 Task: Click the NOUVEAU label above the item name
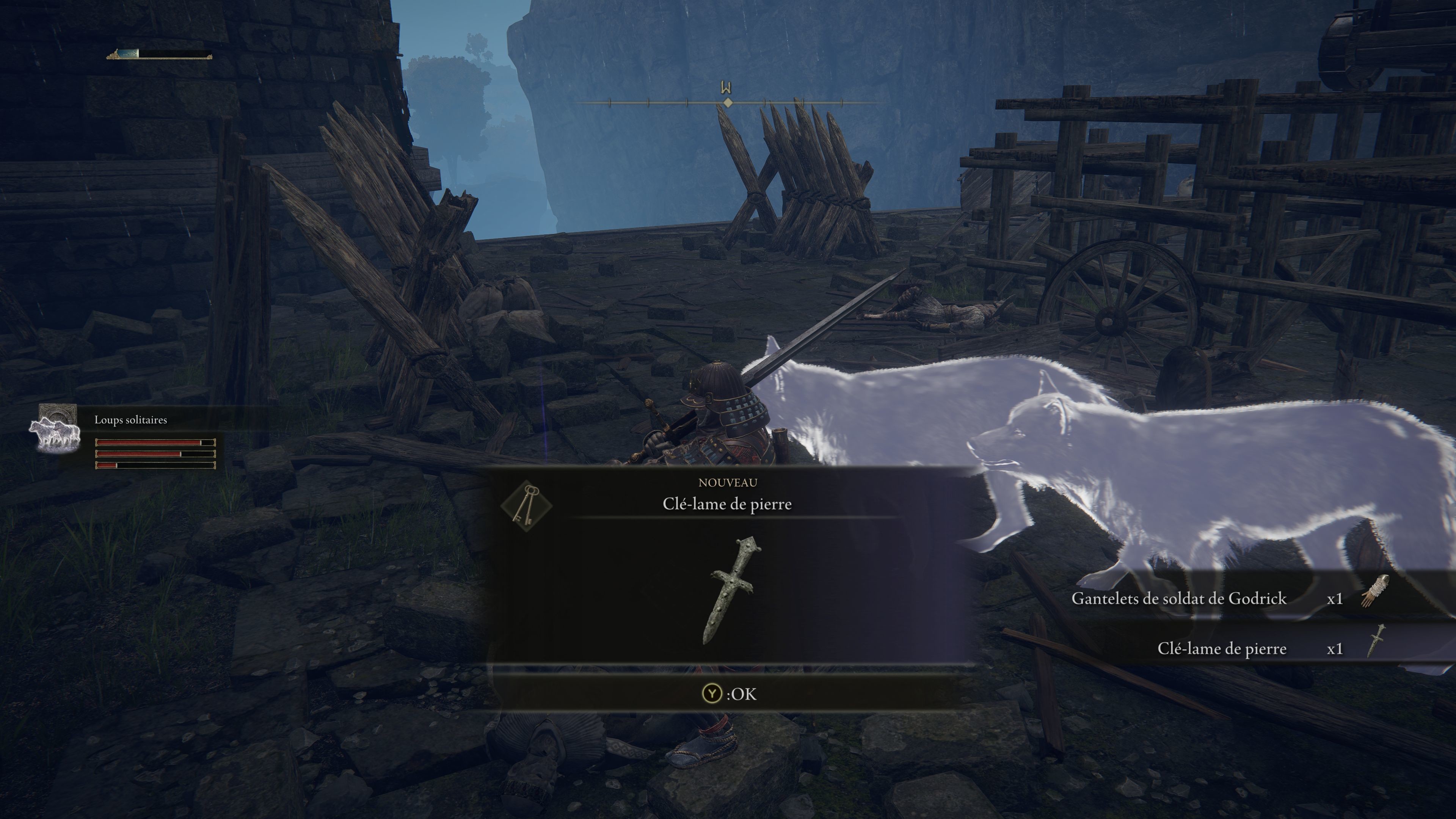coord(728,483)
